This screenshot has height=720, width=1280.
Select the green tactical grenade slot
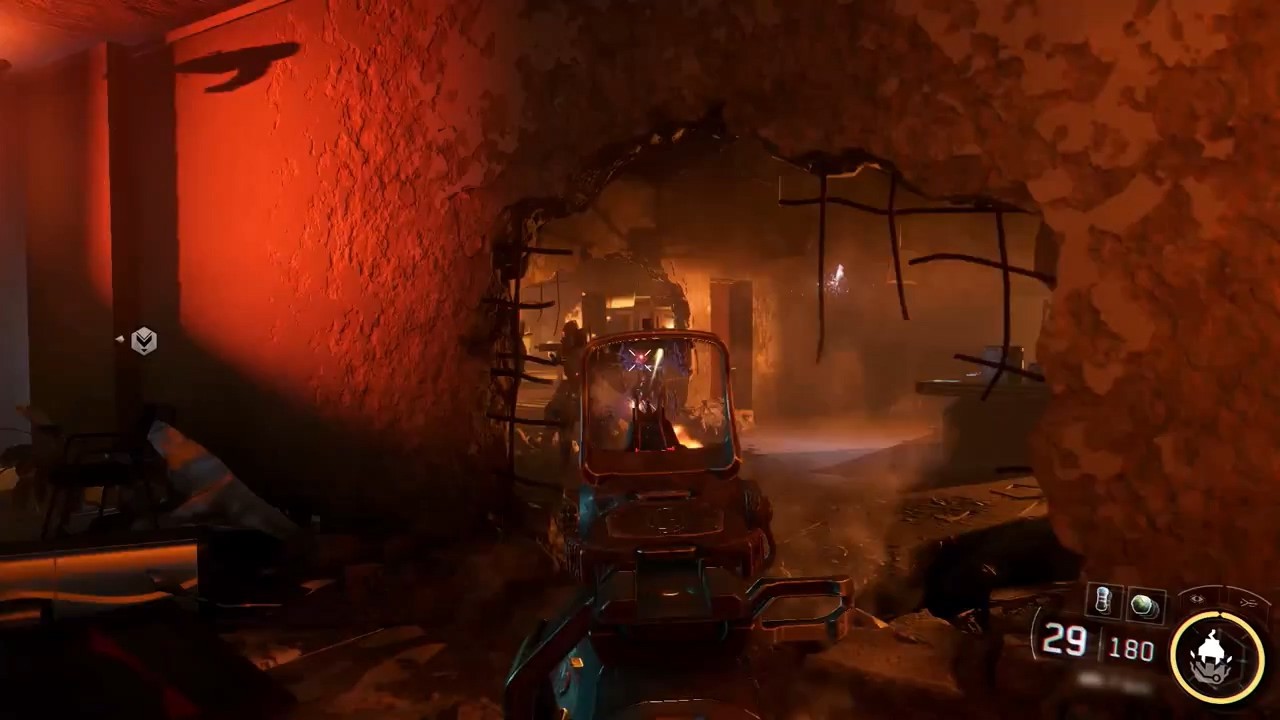pyautogui.click(x=1145, y=605)
